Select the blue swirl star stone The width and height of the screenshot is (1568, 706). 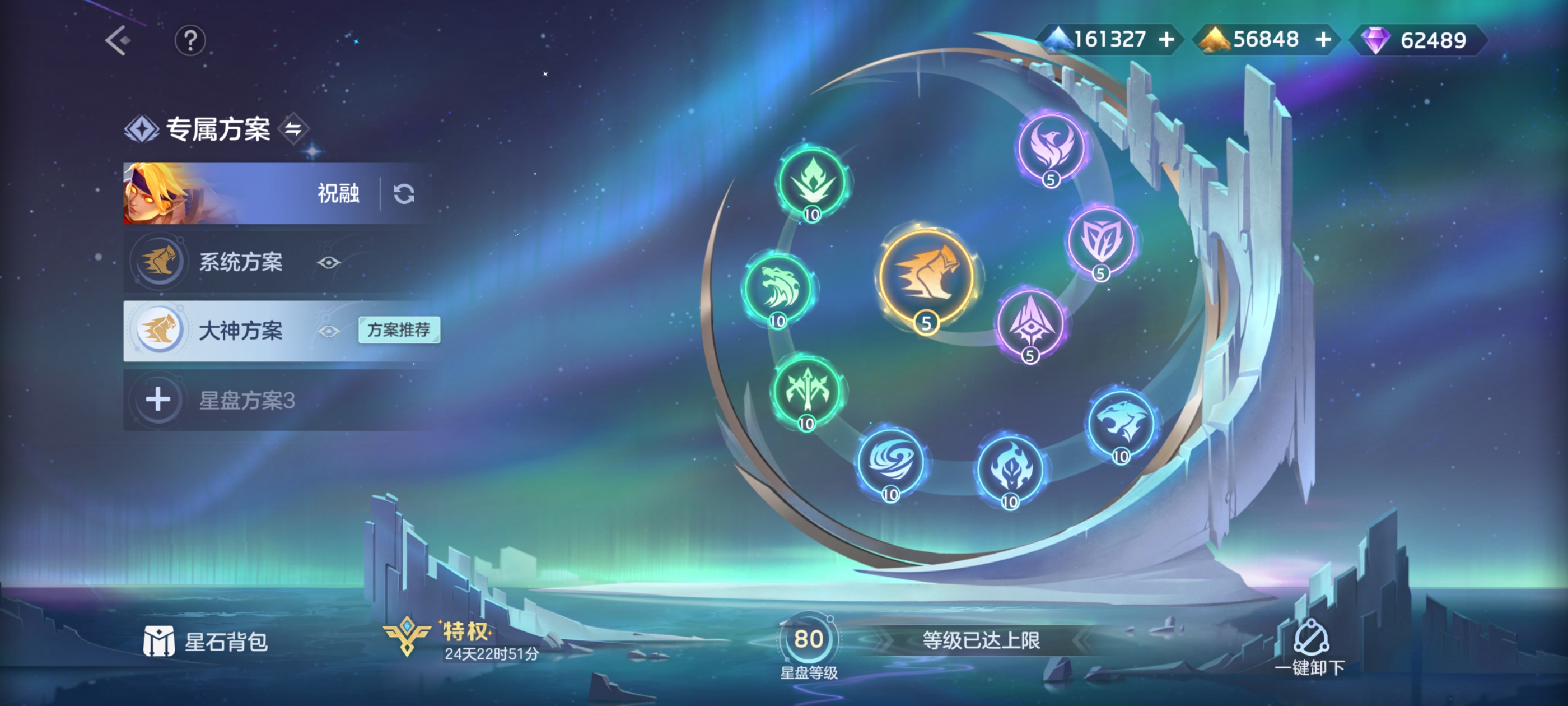pyautogui.click(x=890, y=461)
